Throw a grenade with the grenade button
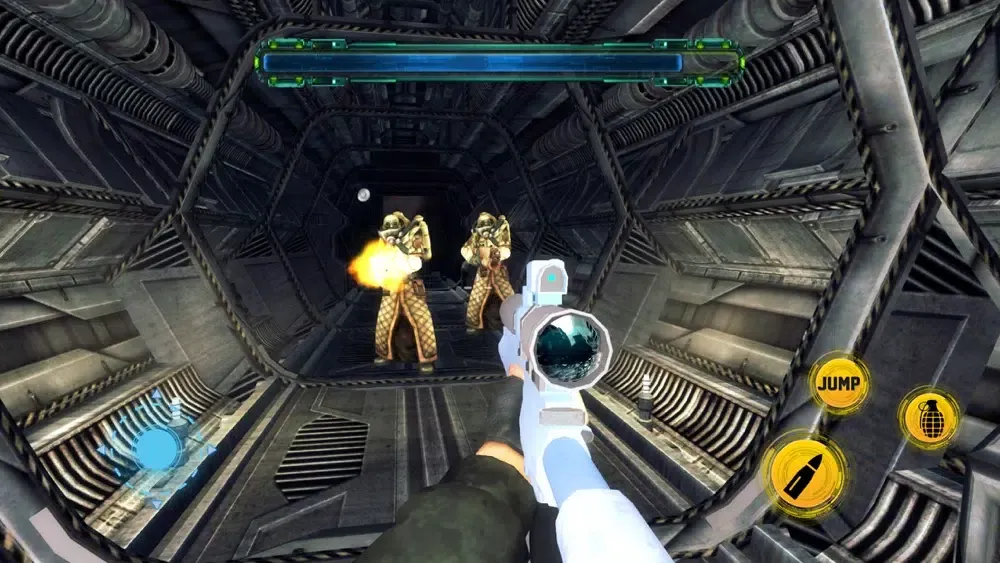This screenshot has height=563, width=1000. tap(929, 417)
